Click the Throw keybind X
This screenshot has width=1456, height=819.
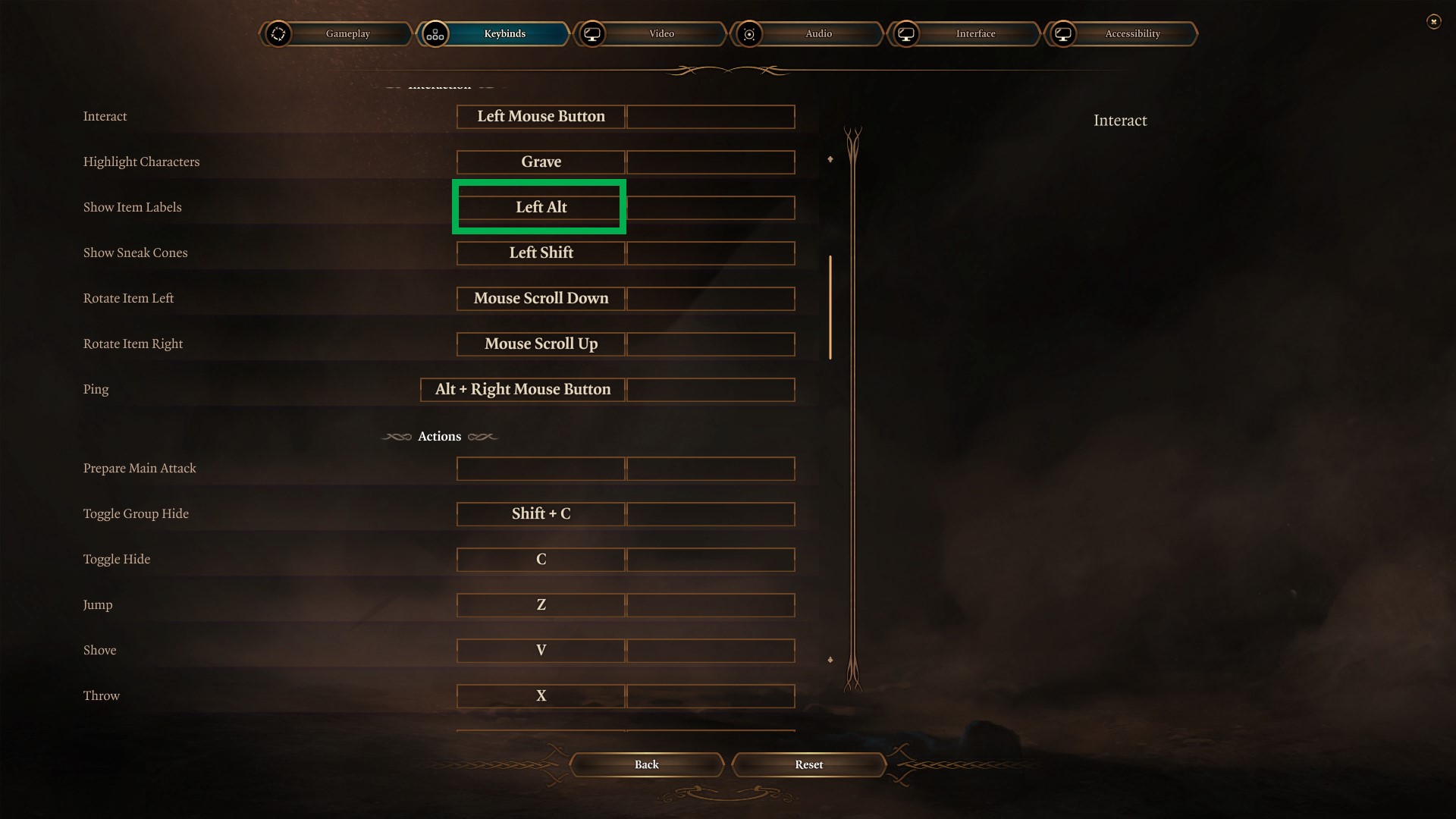click(x=541, y=696)
